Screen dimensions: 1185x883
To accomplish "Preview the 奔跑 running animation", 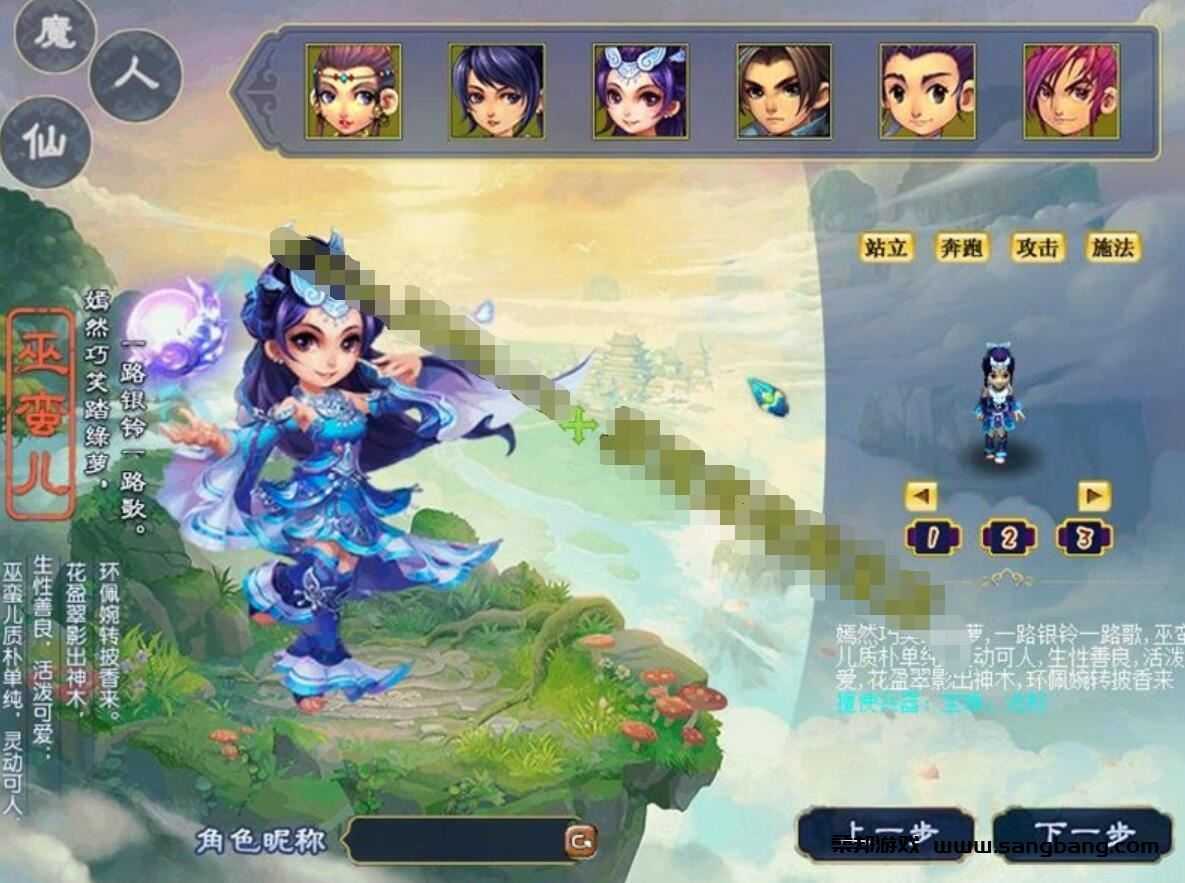I will pos(961,247).
